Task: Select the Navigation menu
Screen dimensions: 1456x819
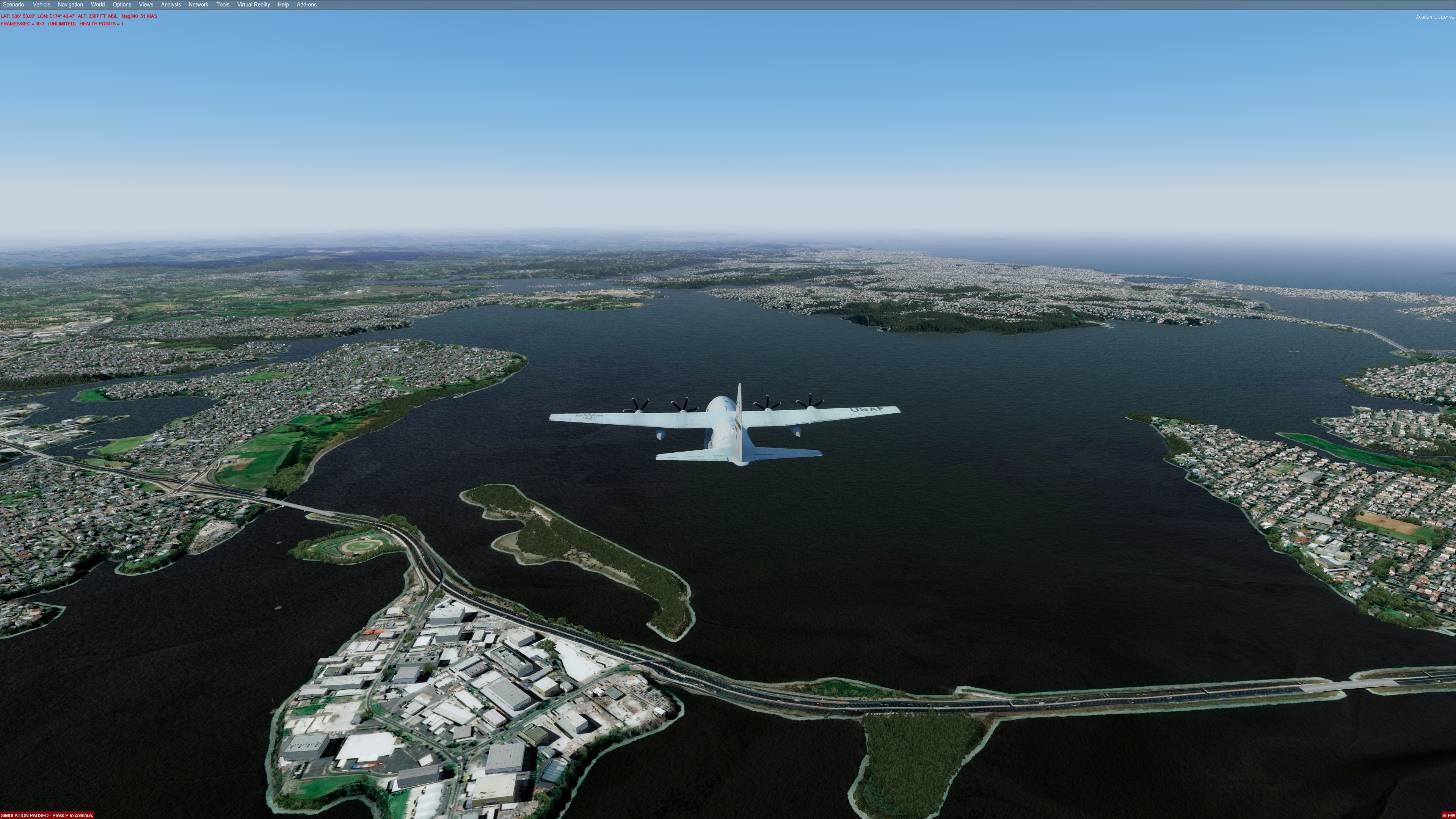Action: (70, 5)
